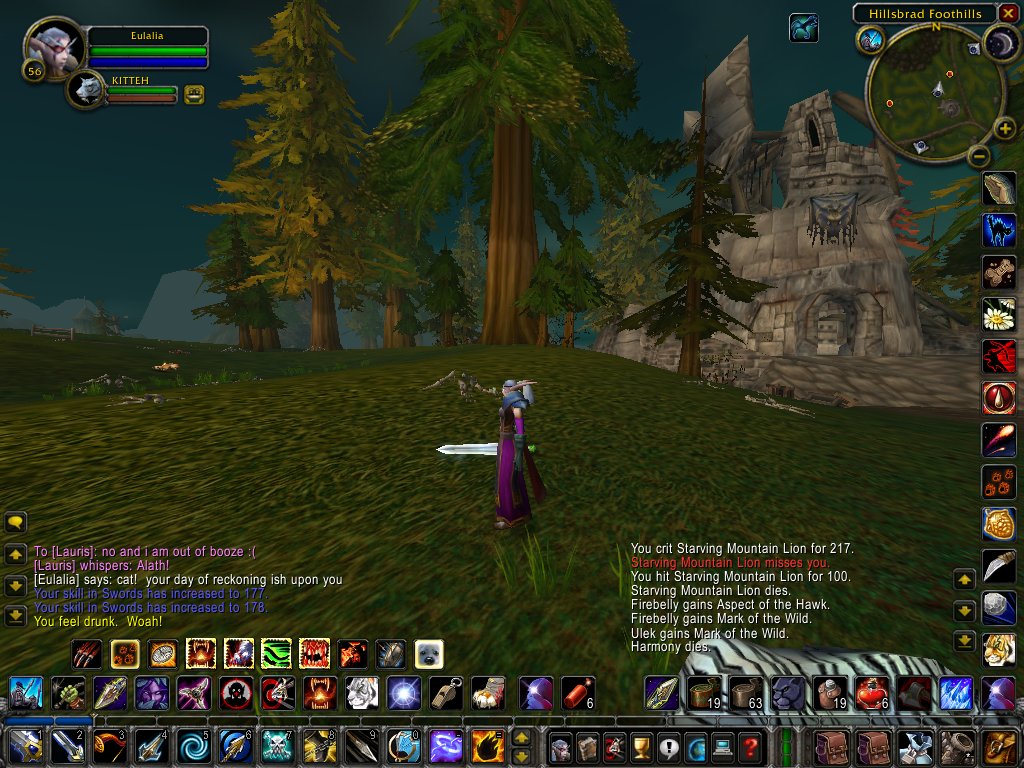Activate the fireball ability on the action bar
This screenshot has height=768, width=1024.
(x=487, y=746)
